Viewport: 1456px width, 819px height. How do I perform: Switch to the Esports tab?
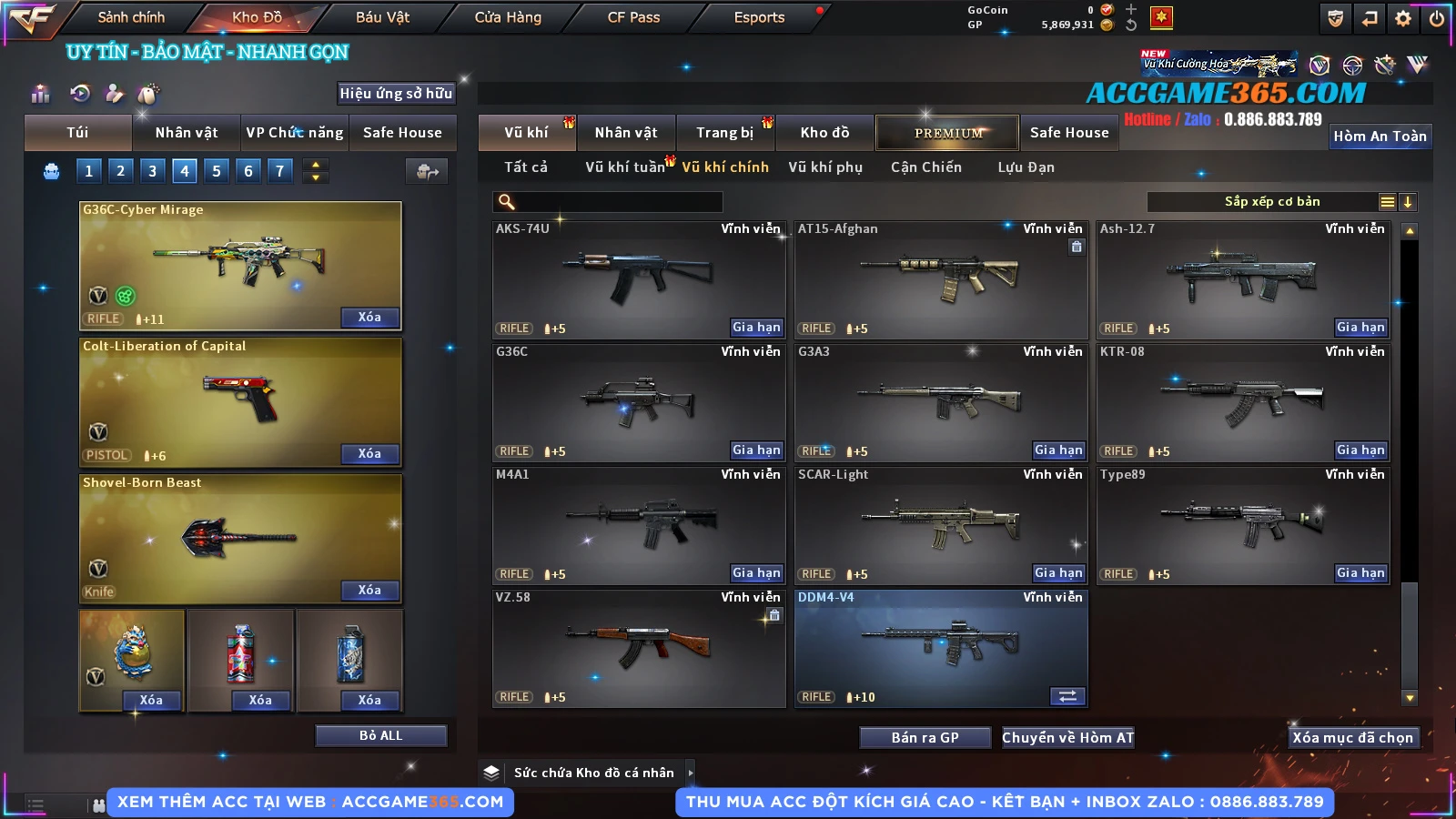pos(759,17)
